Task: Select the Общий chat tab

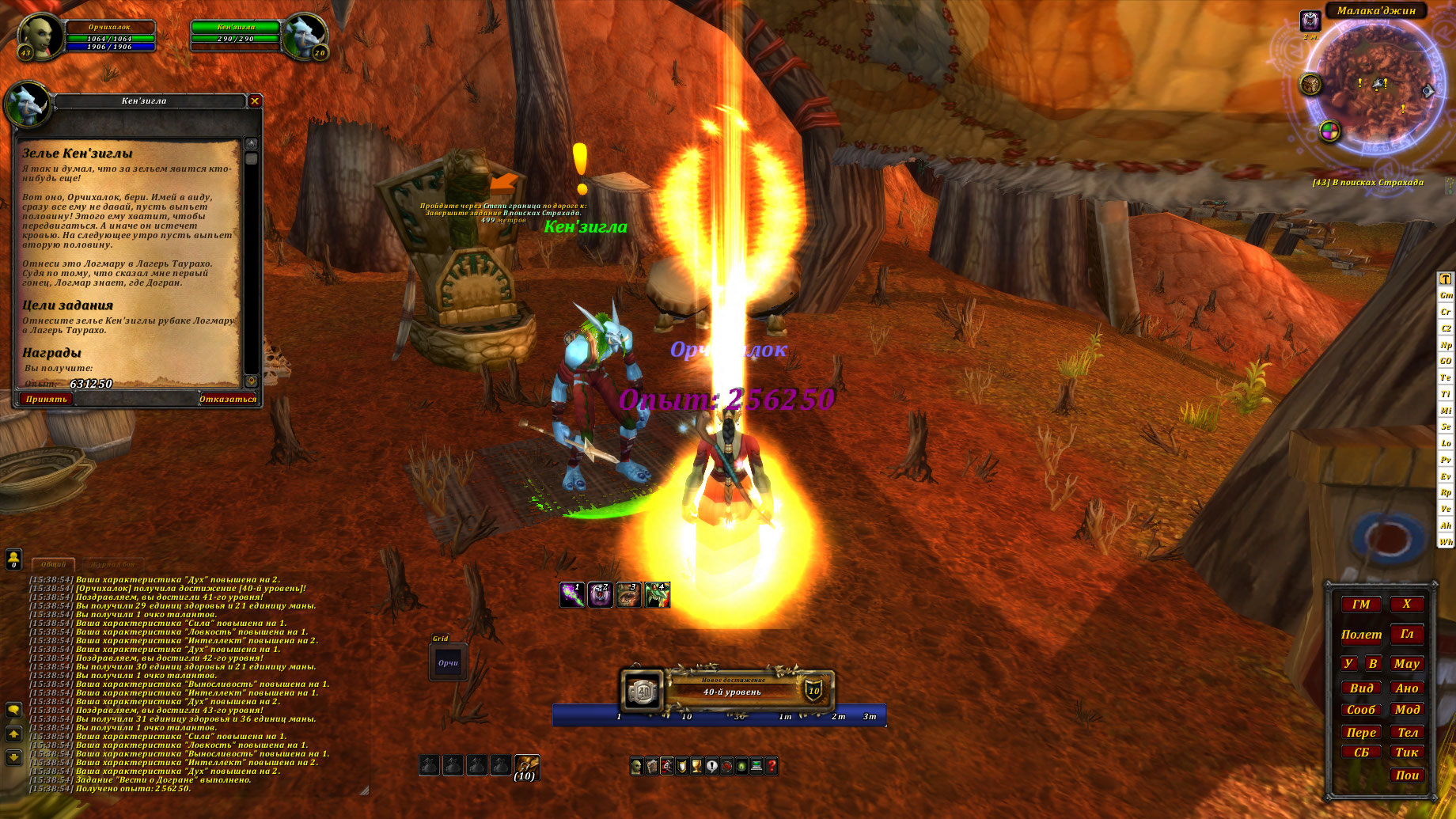Action: tap(54, 564)
